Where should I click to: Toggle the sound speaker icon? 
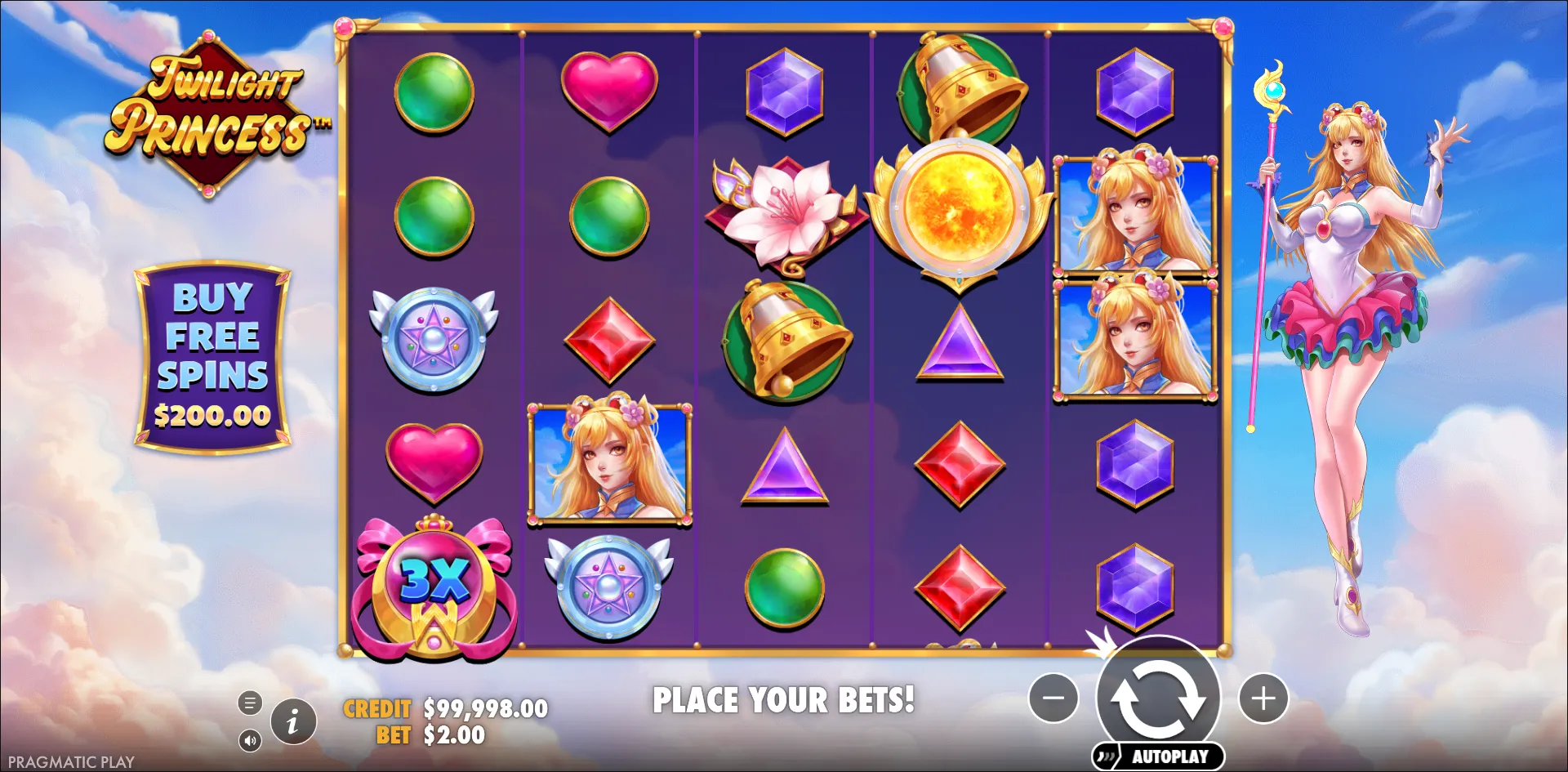[x=250, y=741]
